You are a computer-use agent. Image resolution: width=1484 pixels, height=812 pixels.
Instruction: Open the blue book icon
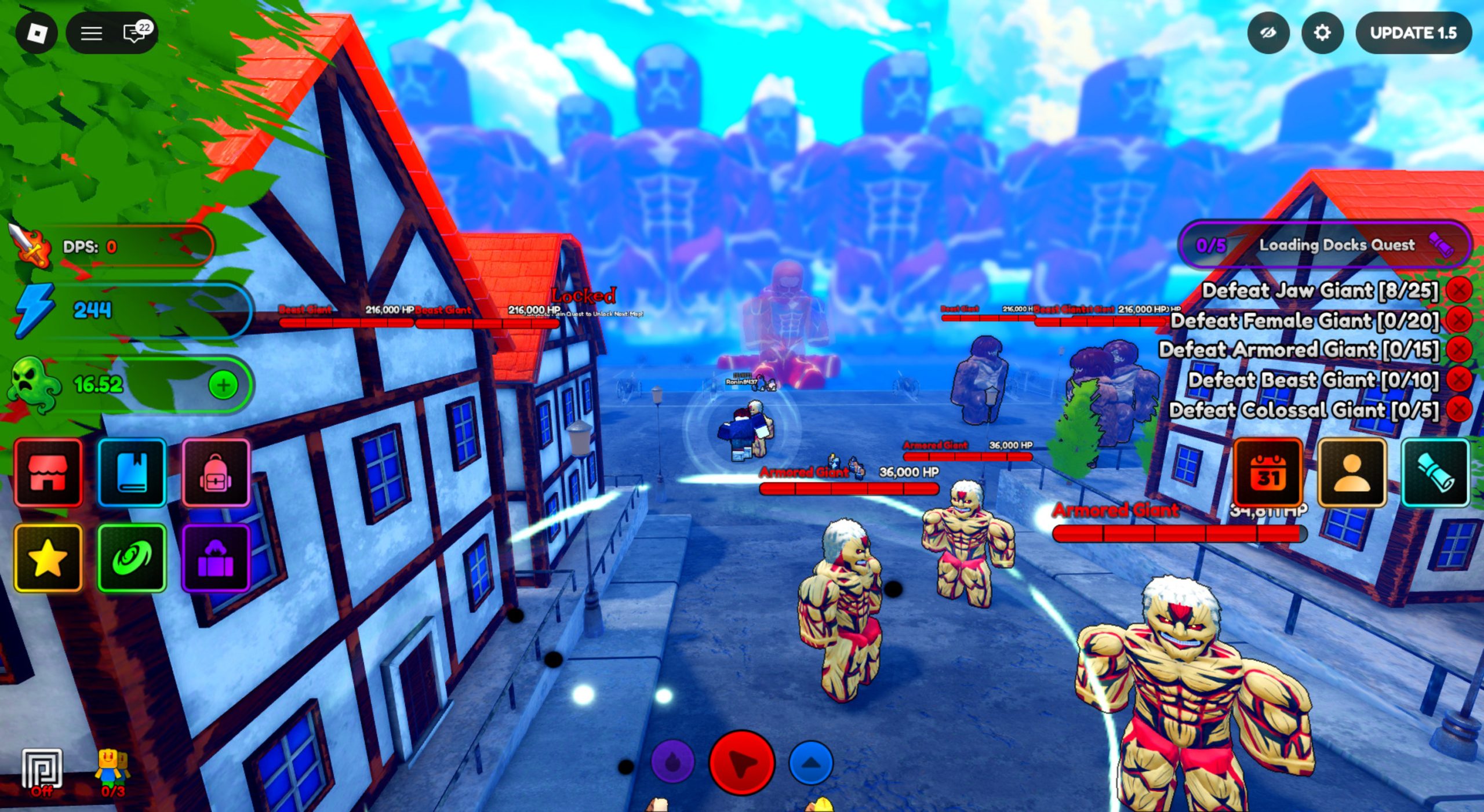pos(132,472)
